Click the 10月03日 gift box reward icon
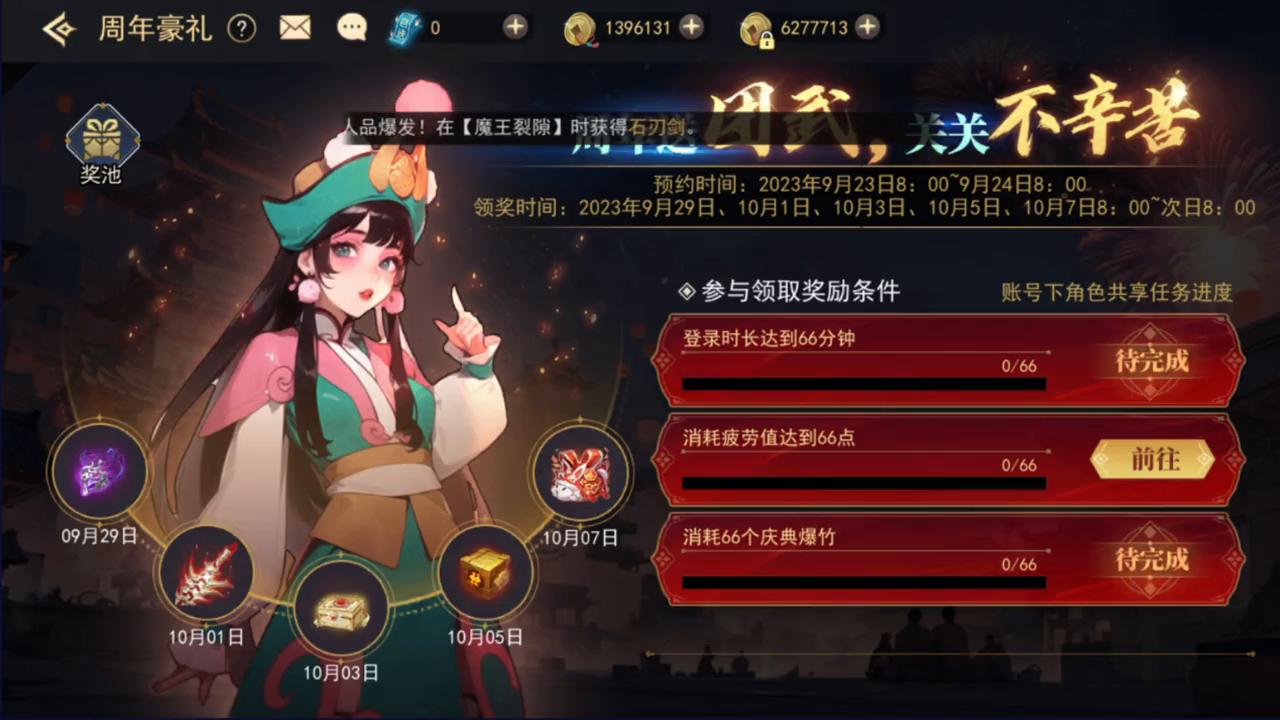 tap(343, 608)
